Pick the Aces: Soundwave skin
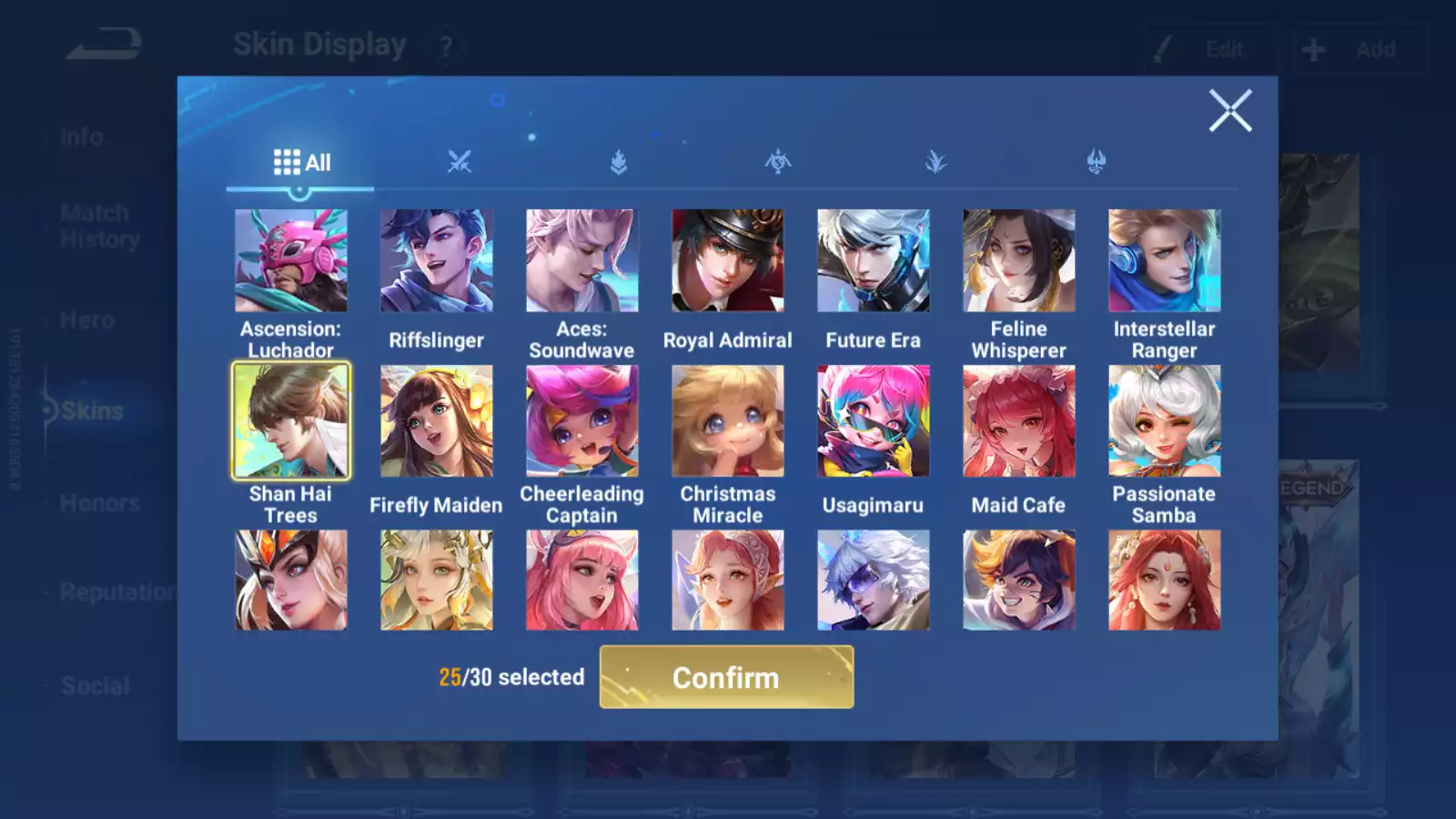This screenshot has width=1456, height=819. (581, 261)
